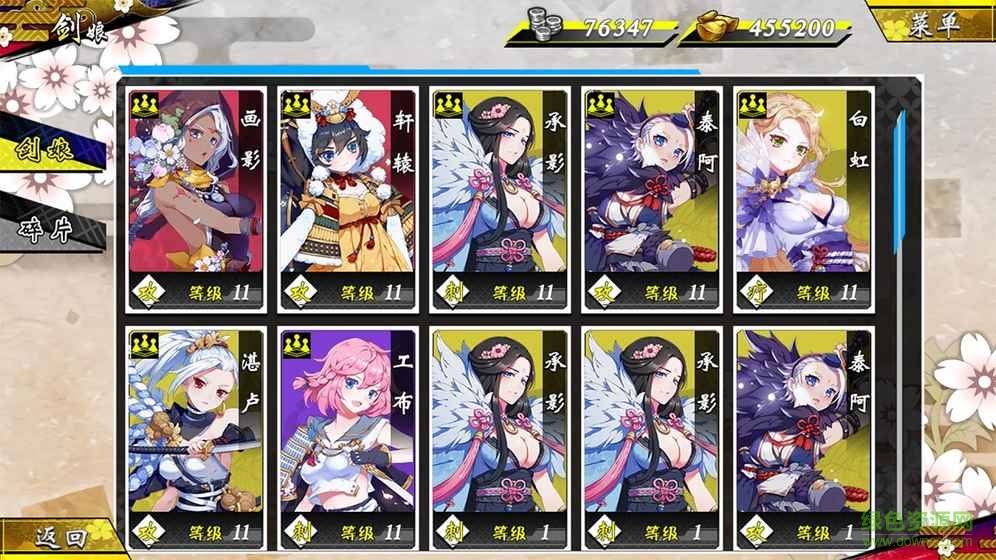The image size is (996, 560).
Task: Choose the pink-haired 工布 card
Action: tap(347, 440)
